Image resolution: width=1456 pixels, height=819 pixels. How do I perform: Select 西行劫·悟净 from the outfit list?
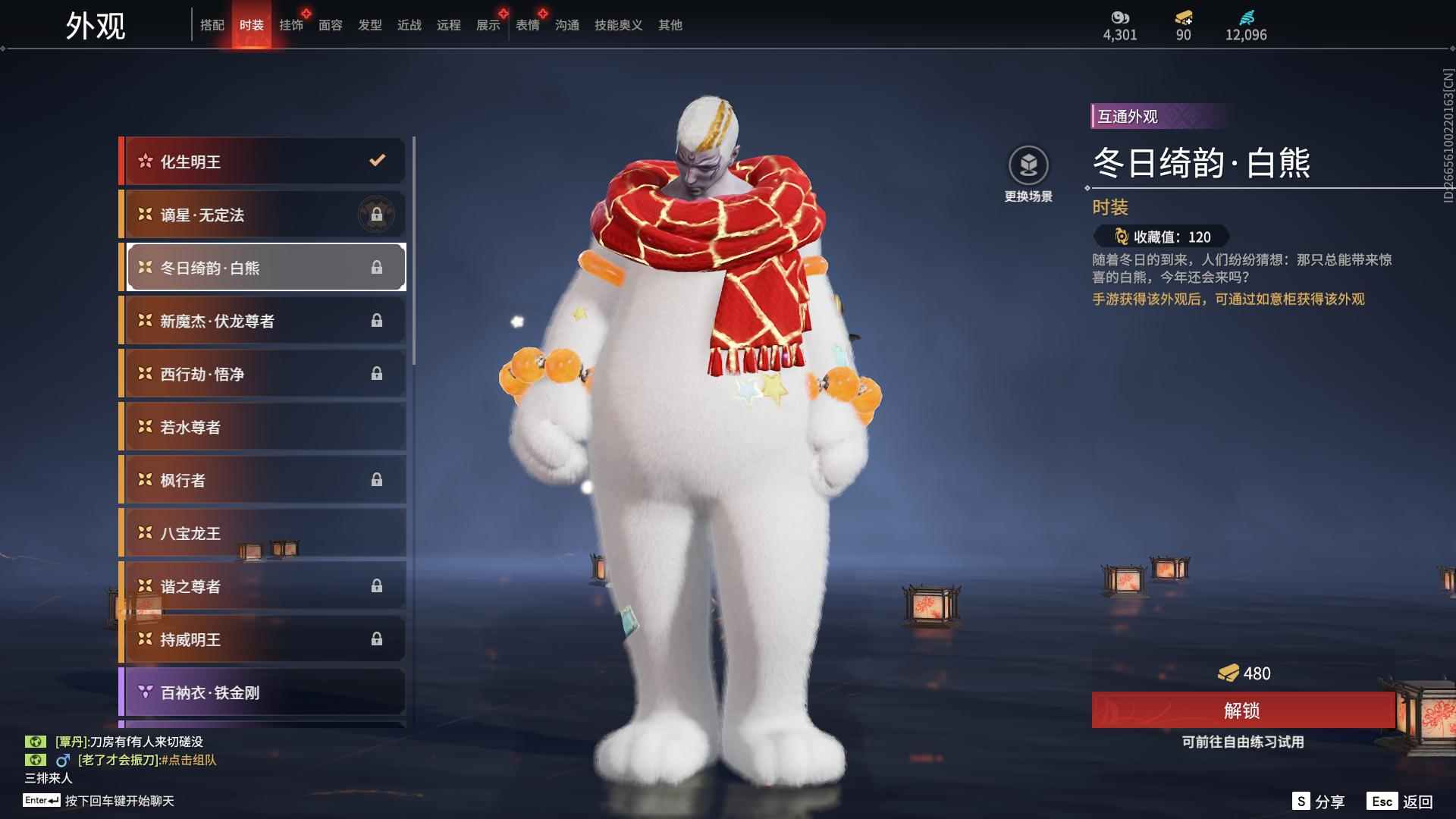click(x=262, y=373)
